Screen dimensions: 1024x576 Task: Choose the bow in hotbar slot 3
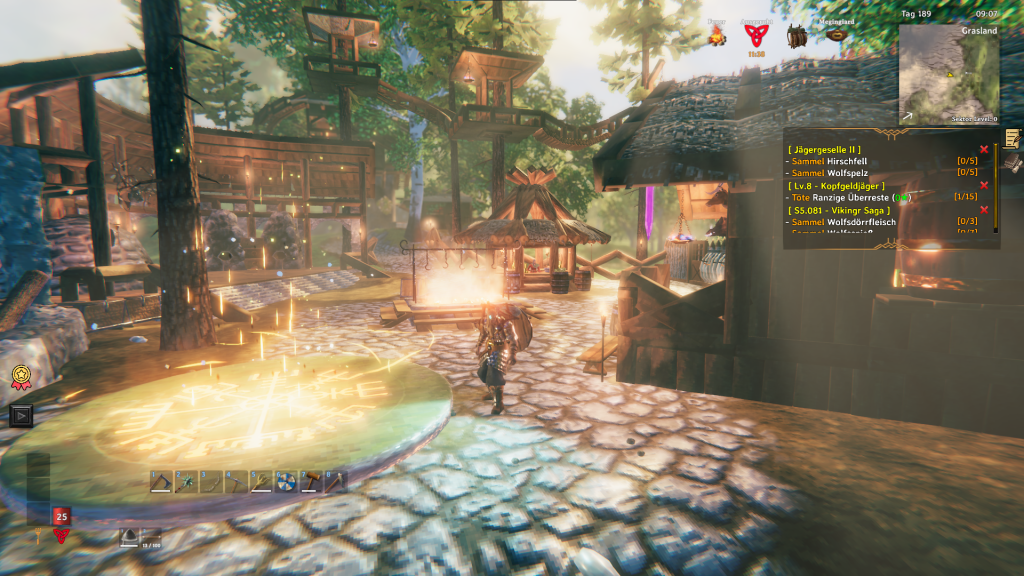coord(212,482)
